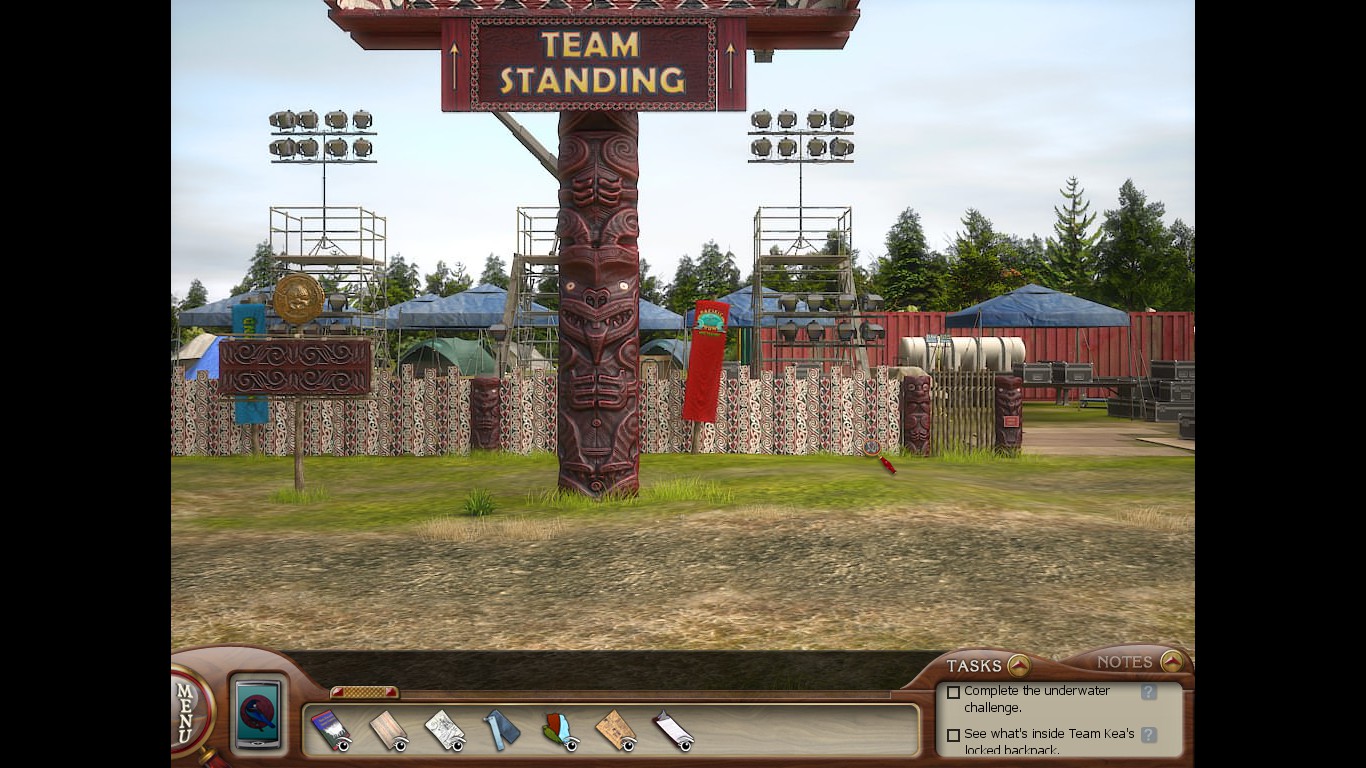Select the tan map inventory item
The image size is (1366, 768).
616,730
